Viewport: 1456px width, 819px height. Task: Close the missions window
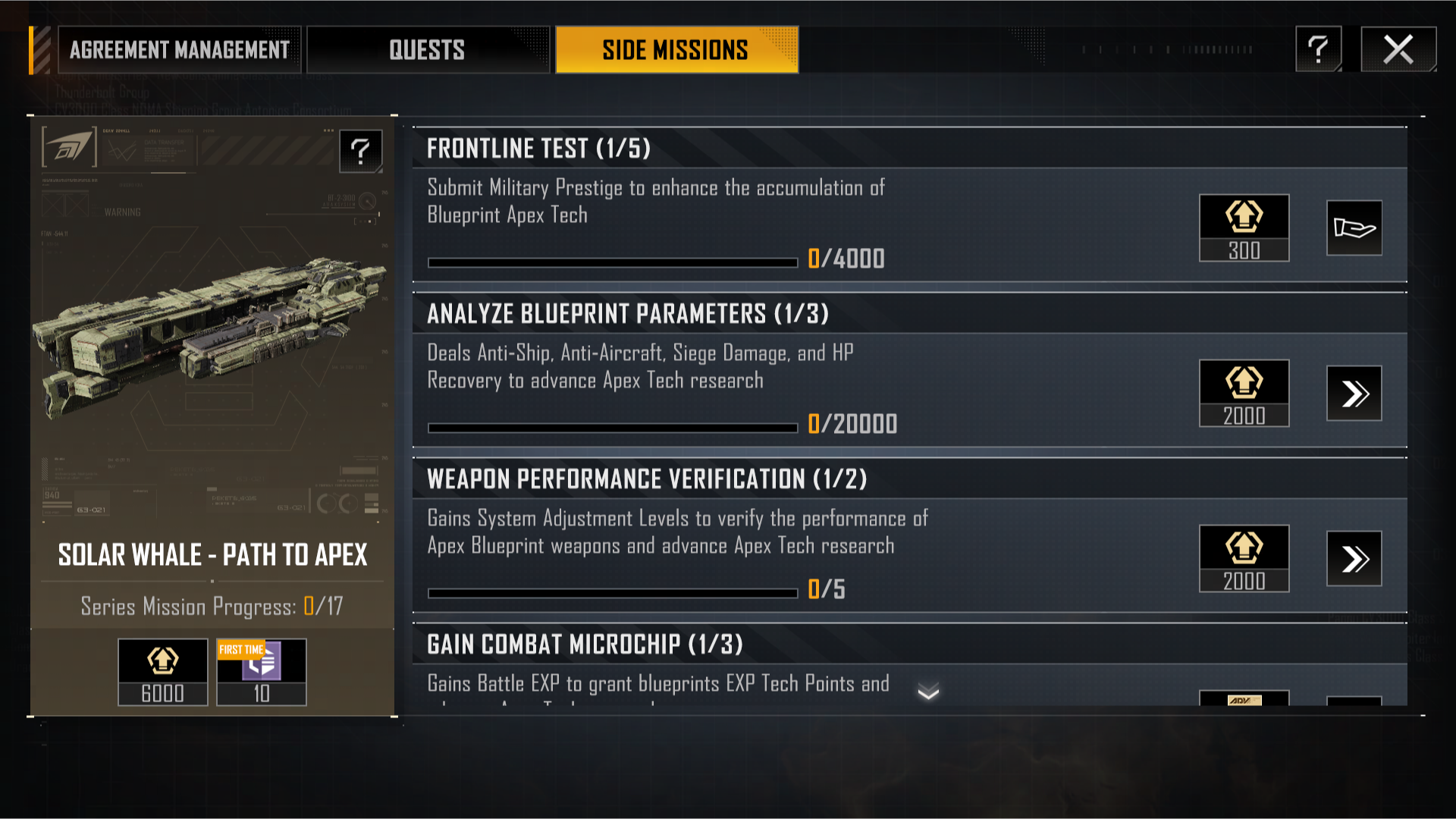1398,50
